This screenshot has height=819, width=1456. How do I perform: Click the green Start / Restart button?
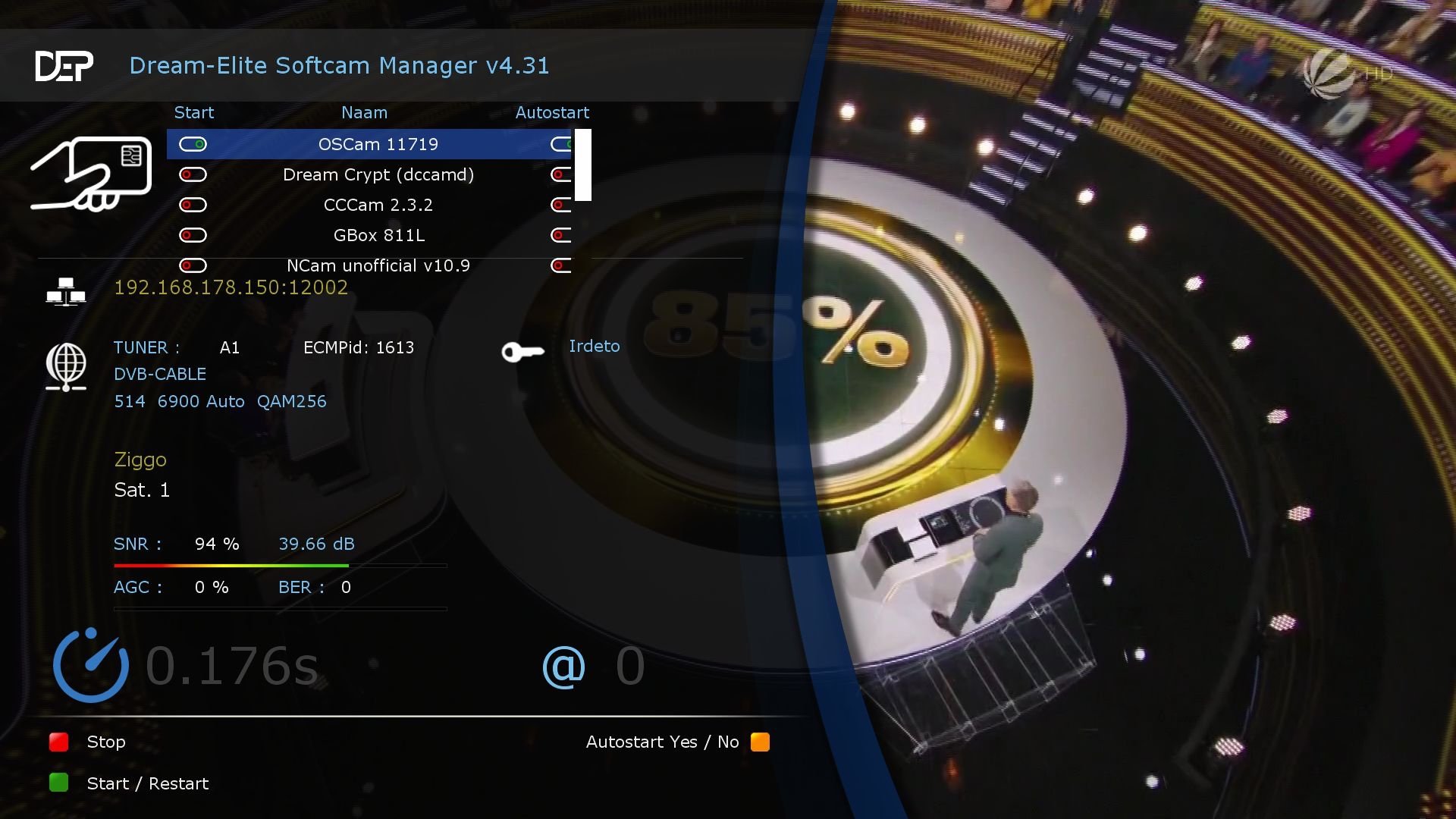point(59,783)
